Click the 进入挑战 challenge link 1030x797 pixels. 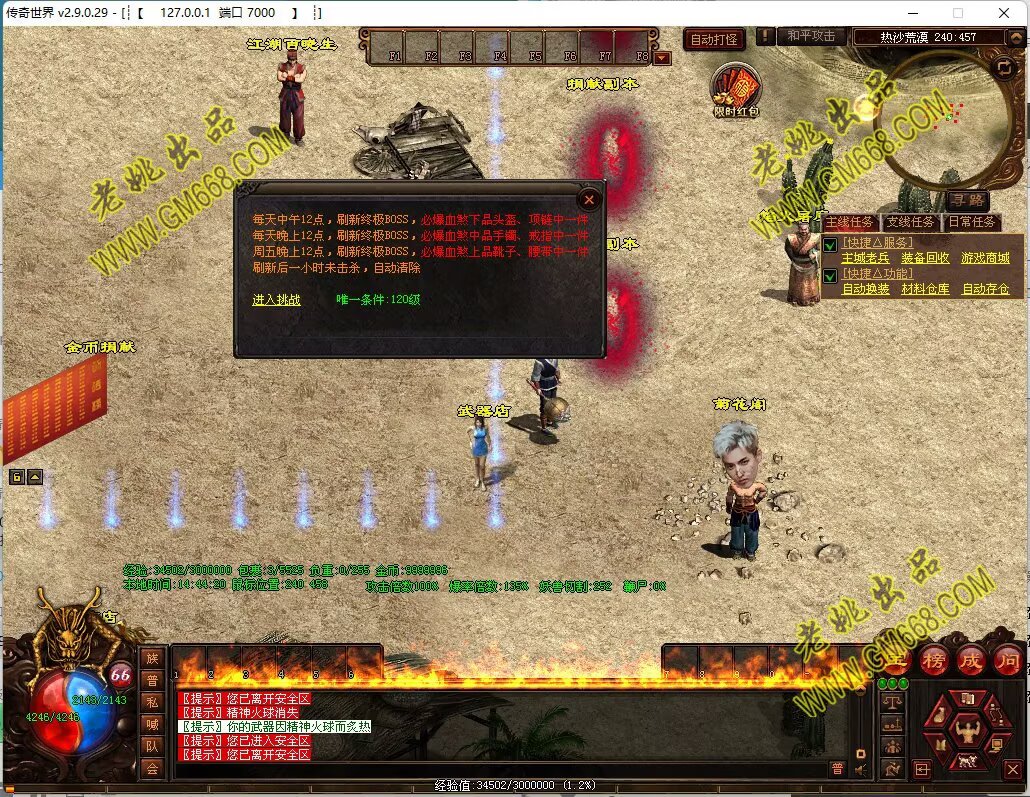276,300
